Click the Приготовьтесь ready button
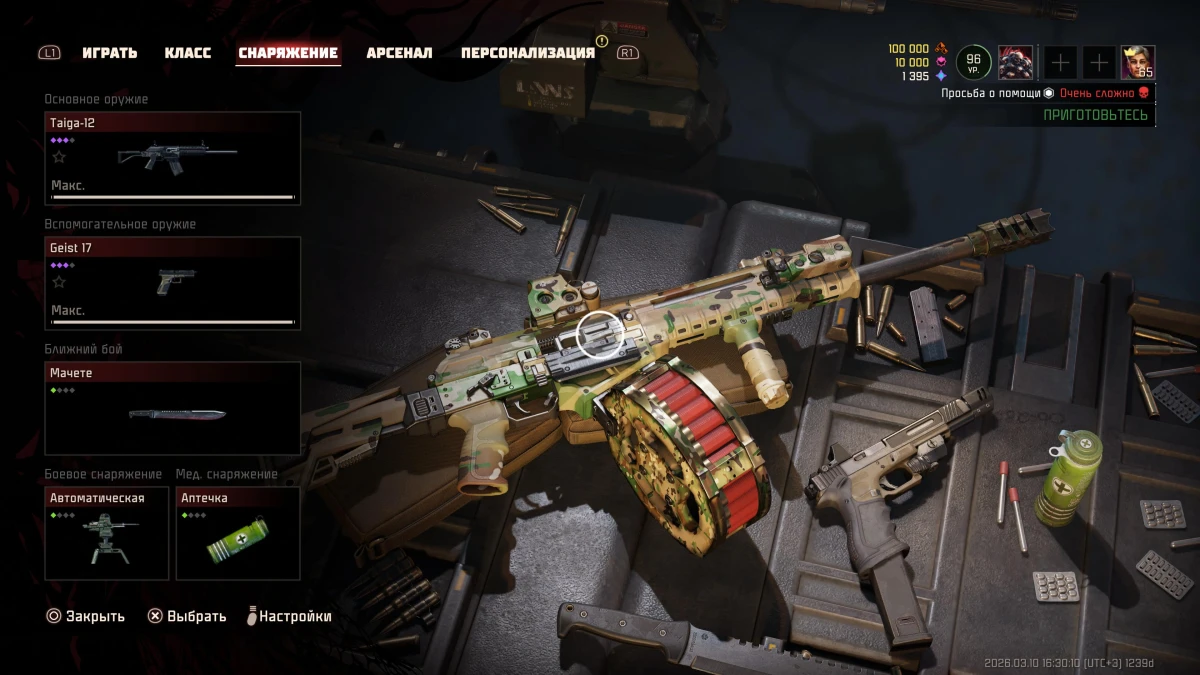The width and height of the screenshot is (1200, 675). (x=1096, y=115)
